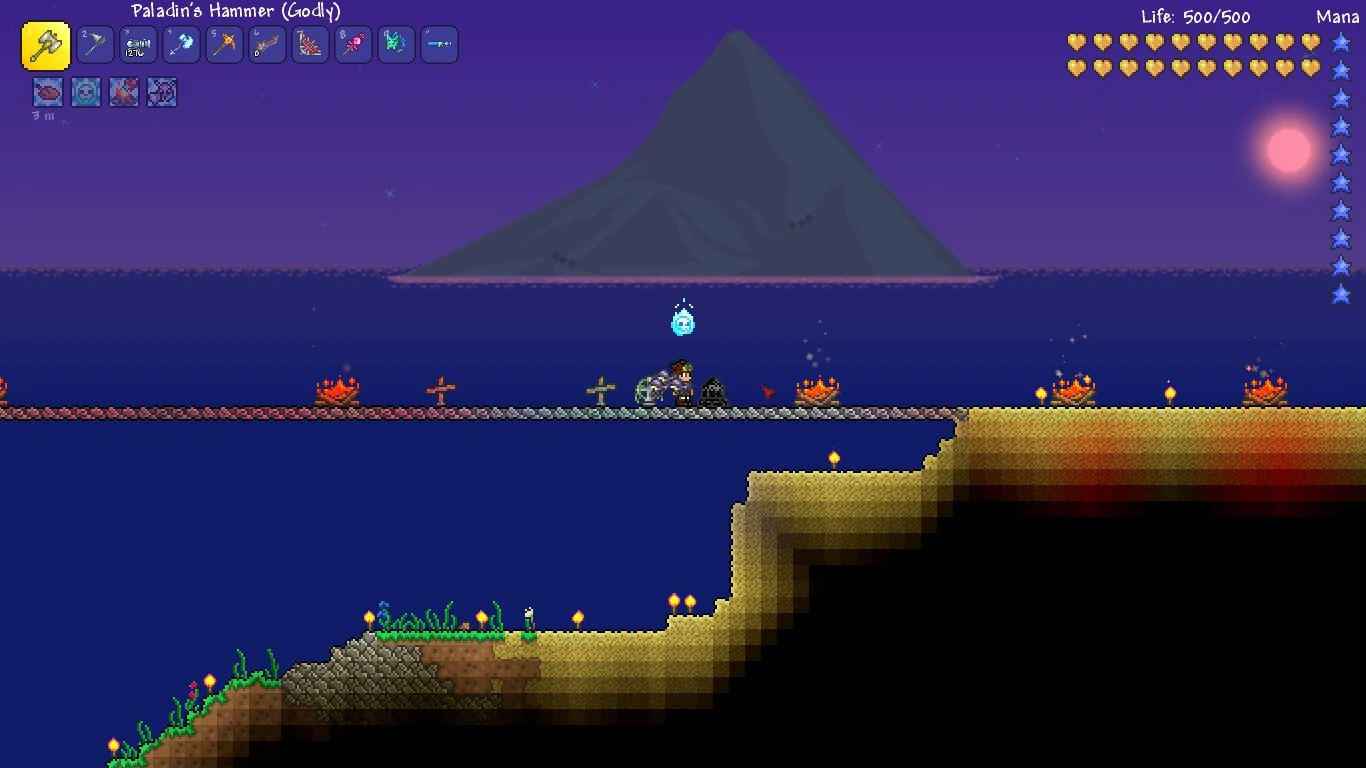Select the Paladin's Hammer hotbar slot

pyautogui.click(x=46, y=46)
